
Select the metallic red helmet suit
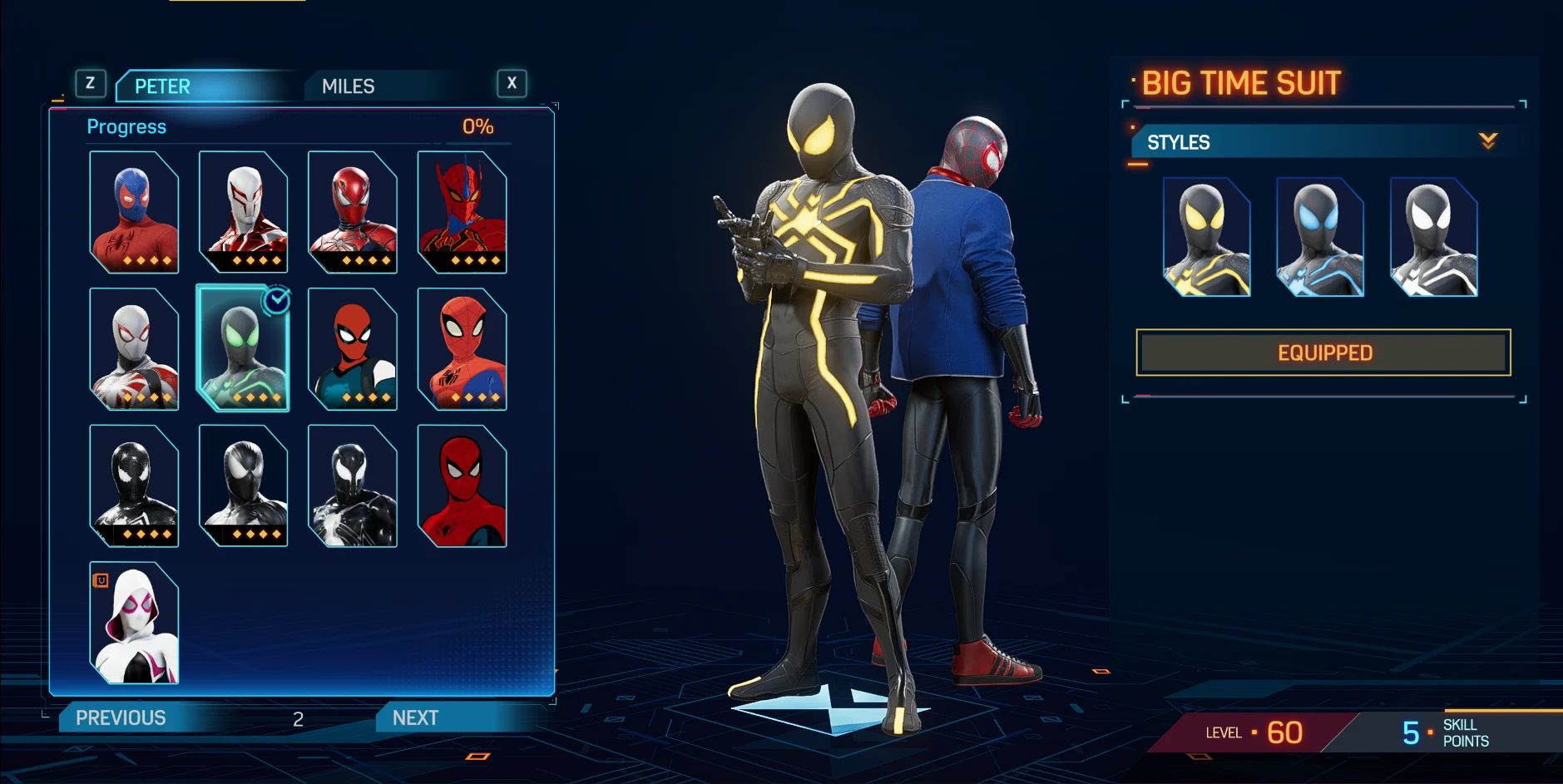click(353, 213)
